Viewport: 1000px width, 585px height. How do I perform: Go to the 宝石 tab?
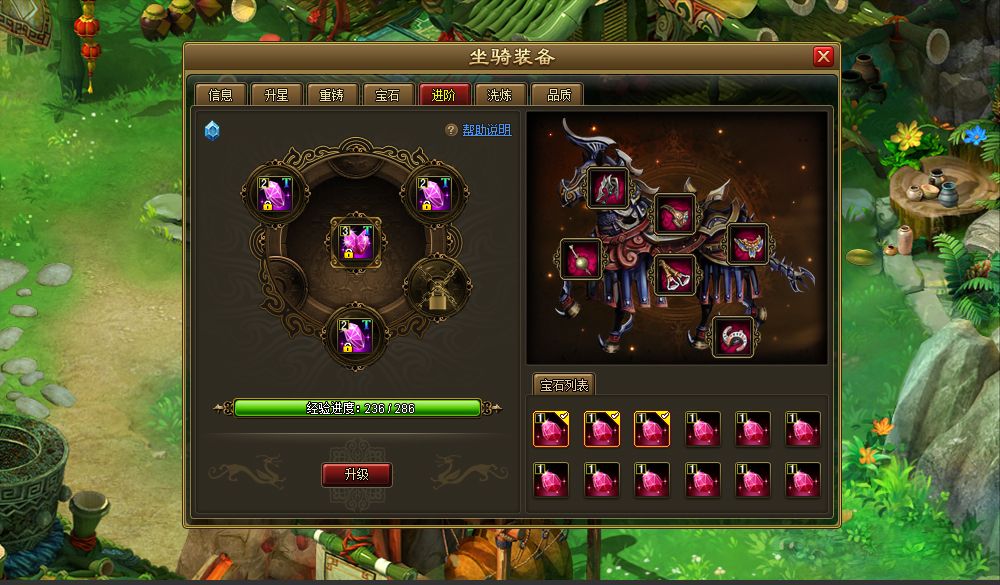pos(388,95)
